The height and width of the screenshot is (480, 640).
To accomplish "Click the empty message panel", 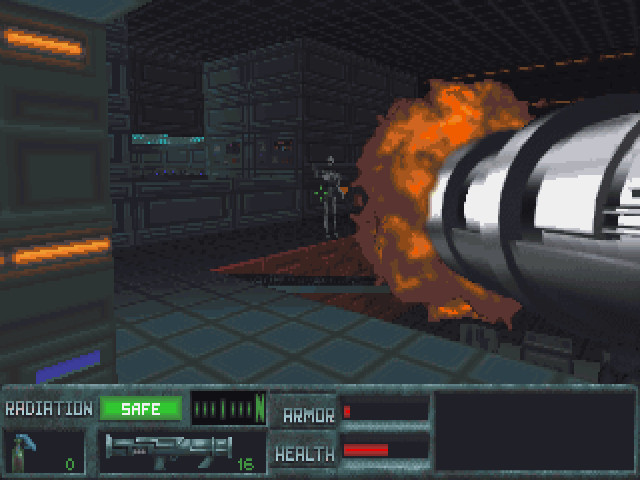I will 532,431.
